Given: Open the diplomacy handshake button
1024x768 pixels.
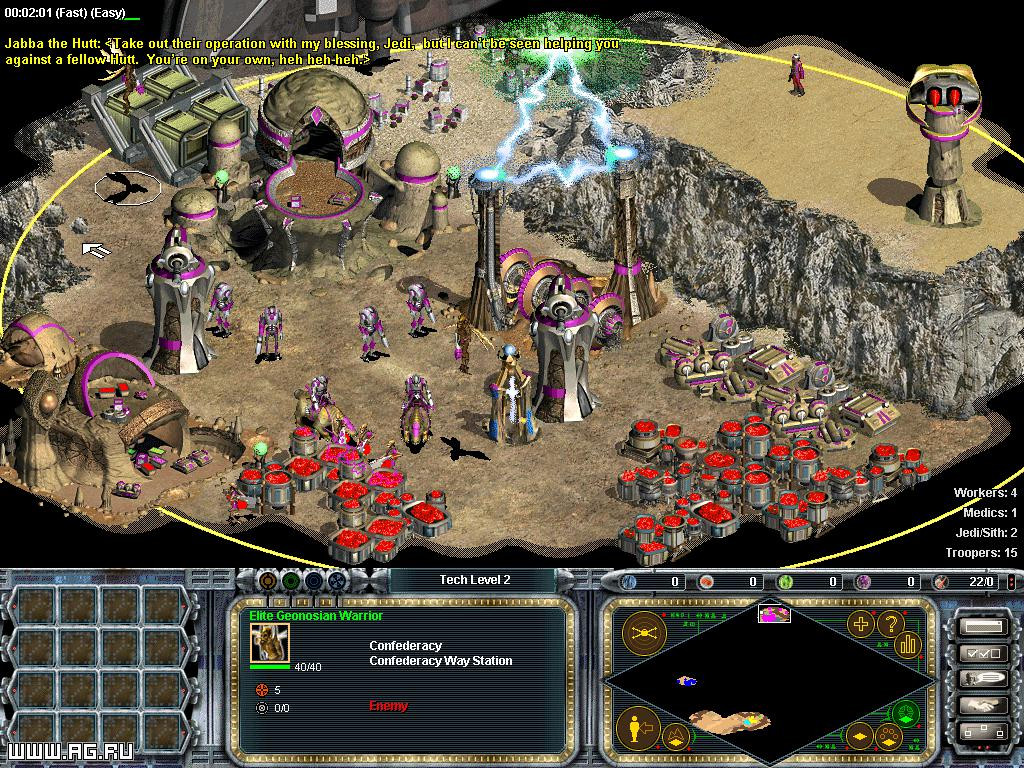Looking at the screenshot, I should click(x=980, y=705).
